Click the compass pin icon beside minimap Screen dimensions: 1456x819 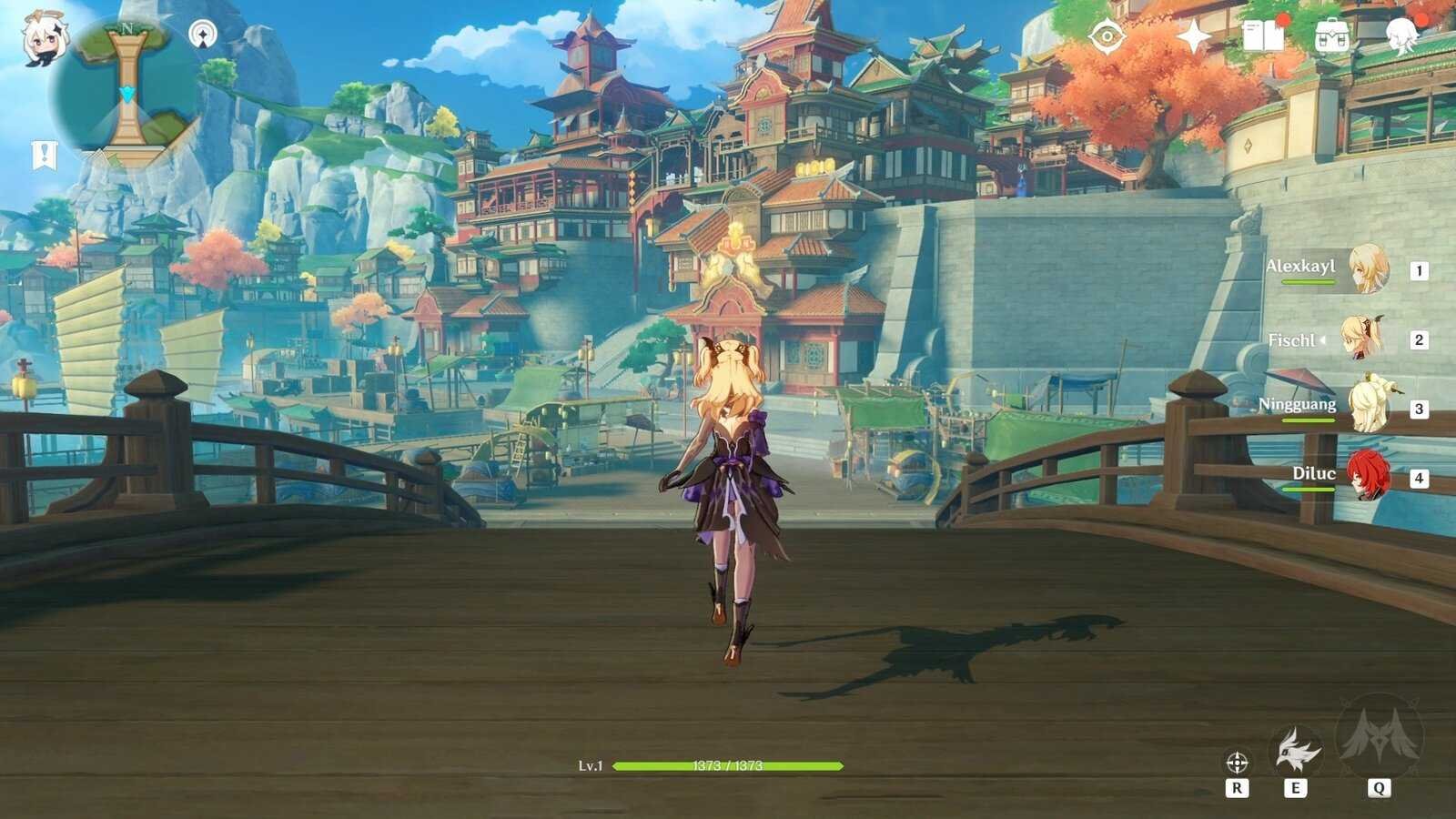point(202,35)
